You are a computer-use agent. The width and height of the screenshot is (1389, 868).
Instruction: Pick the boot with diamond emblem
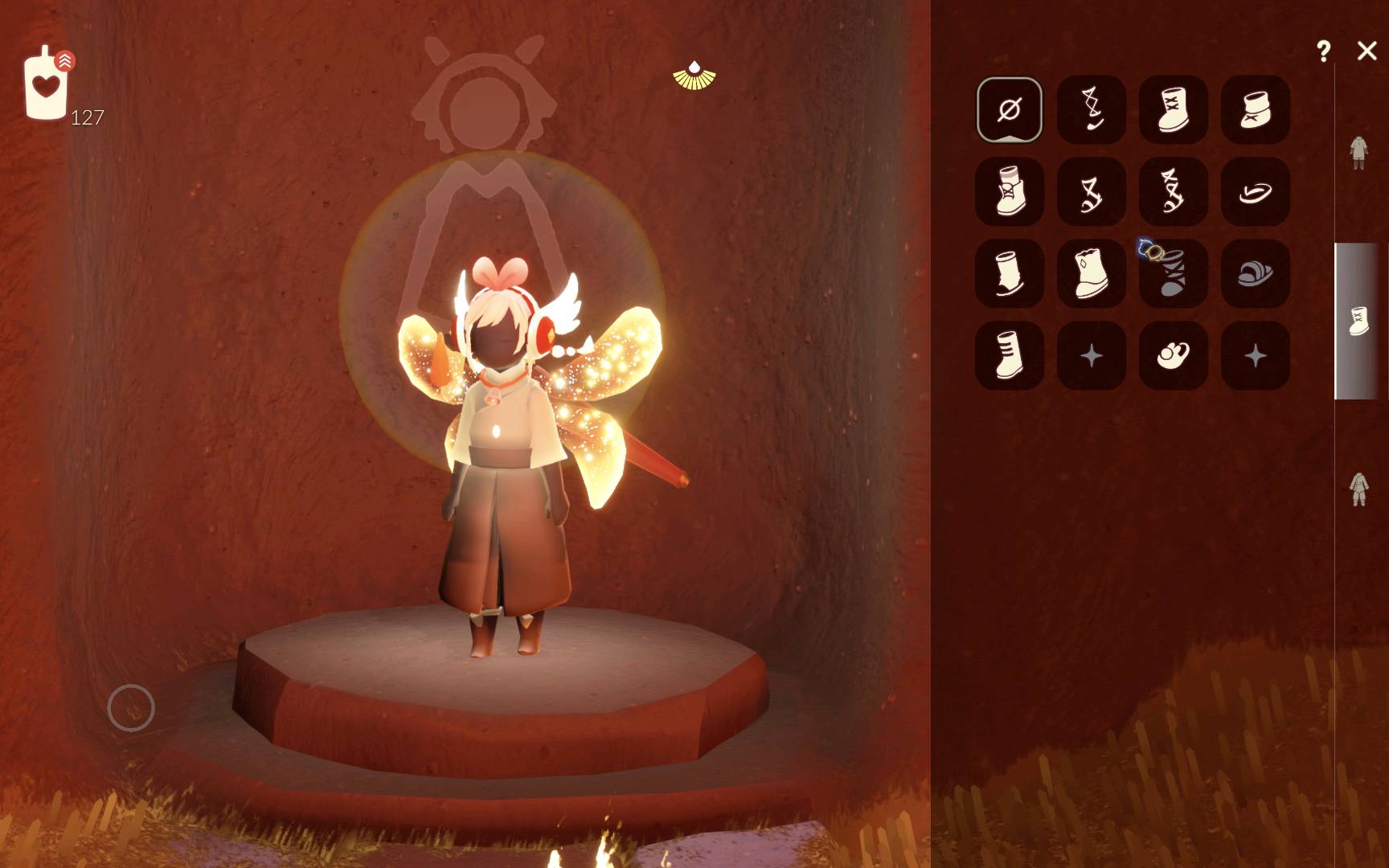pos(1092,273)
